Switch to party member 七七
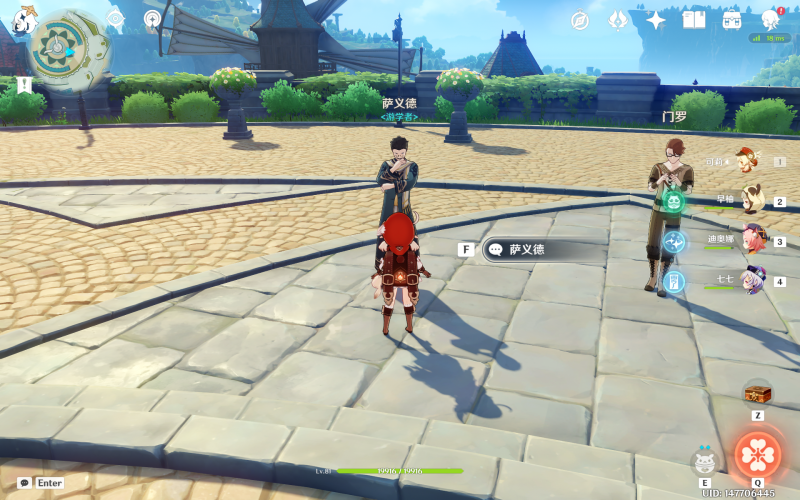 [x=752, y=280]
